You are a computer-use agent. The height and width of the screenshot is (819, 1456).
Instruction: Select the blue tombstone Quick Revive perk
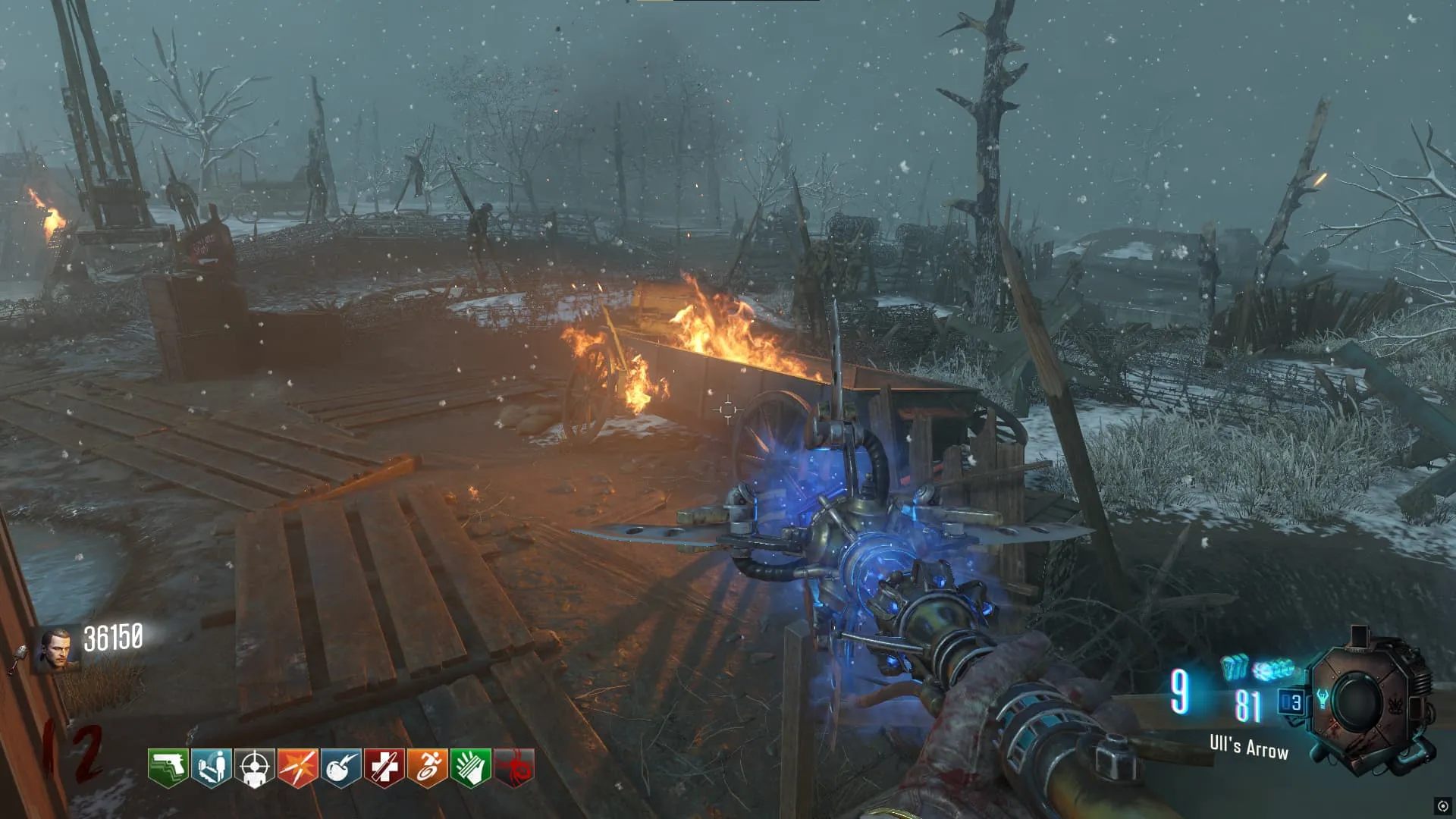coord(212,767)
